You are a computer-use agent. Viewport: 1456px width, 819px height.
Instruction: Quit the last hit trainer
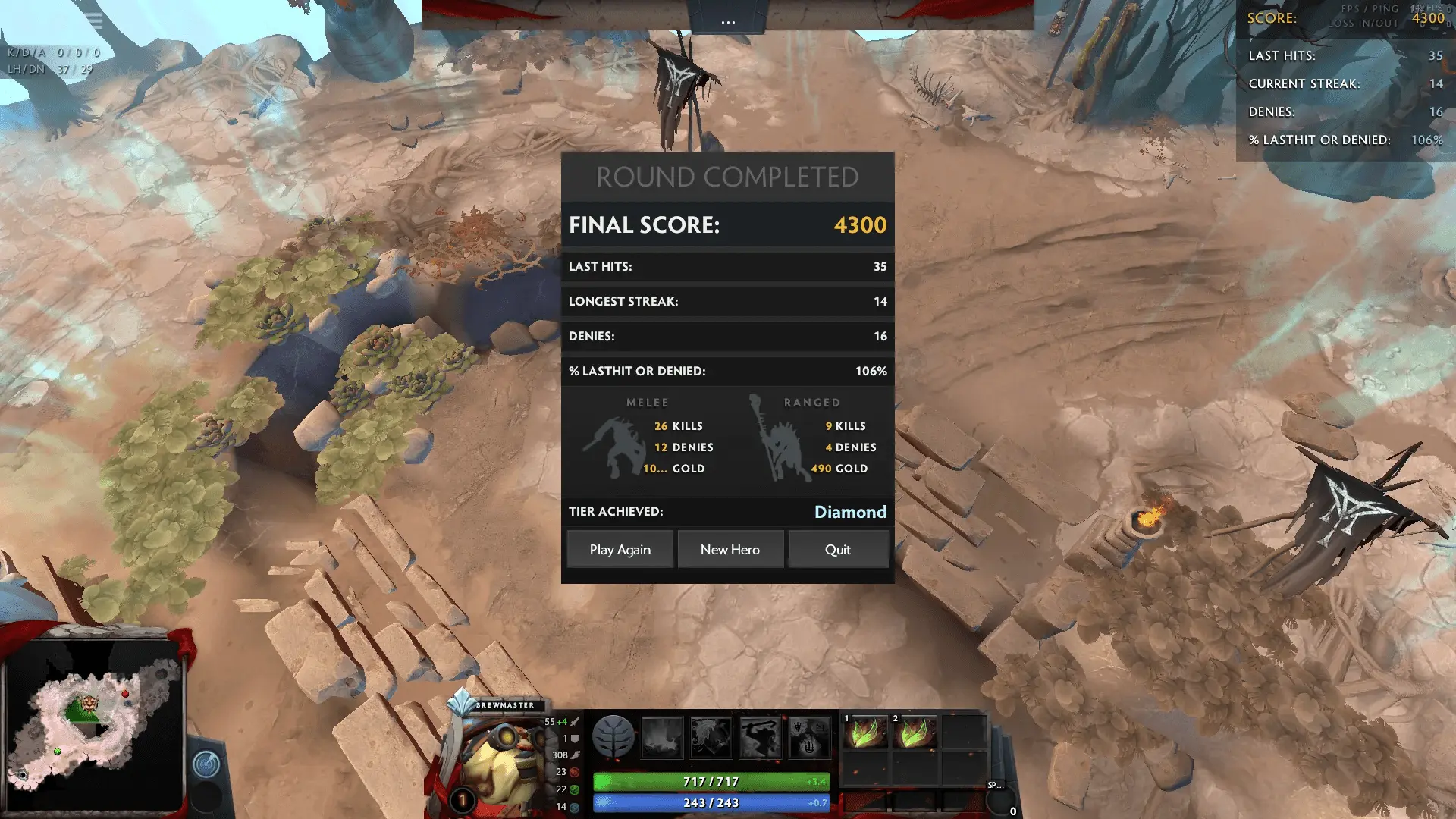[x=838, y=550]
